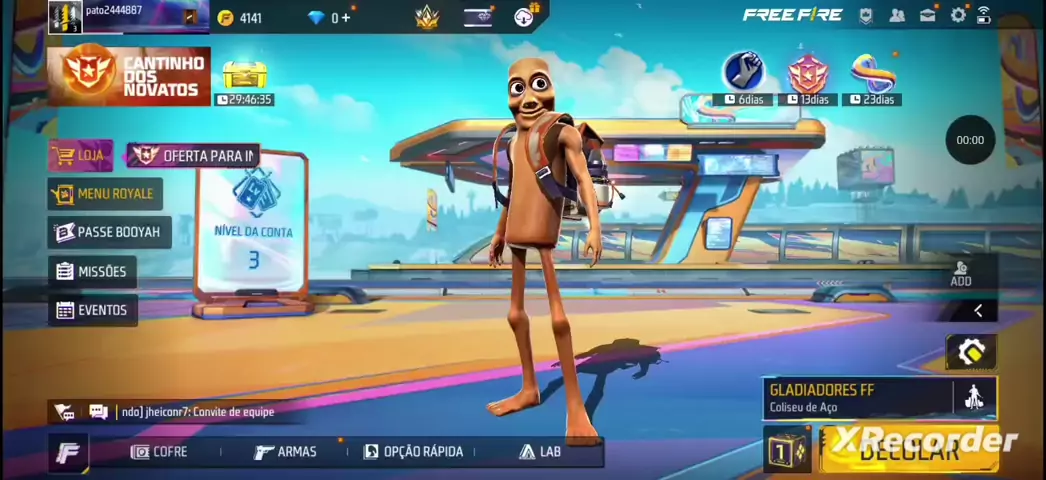1046x480 pixels.
Task: Open the Eventos calendar
Action: 92,310
